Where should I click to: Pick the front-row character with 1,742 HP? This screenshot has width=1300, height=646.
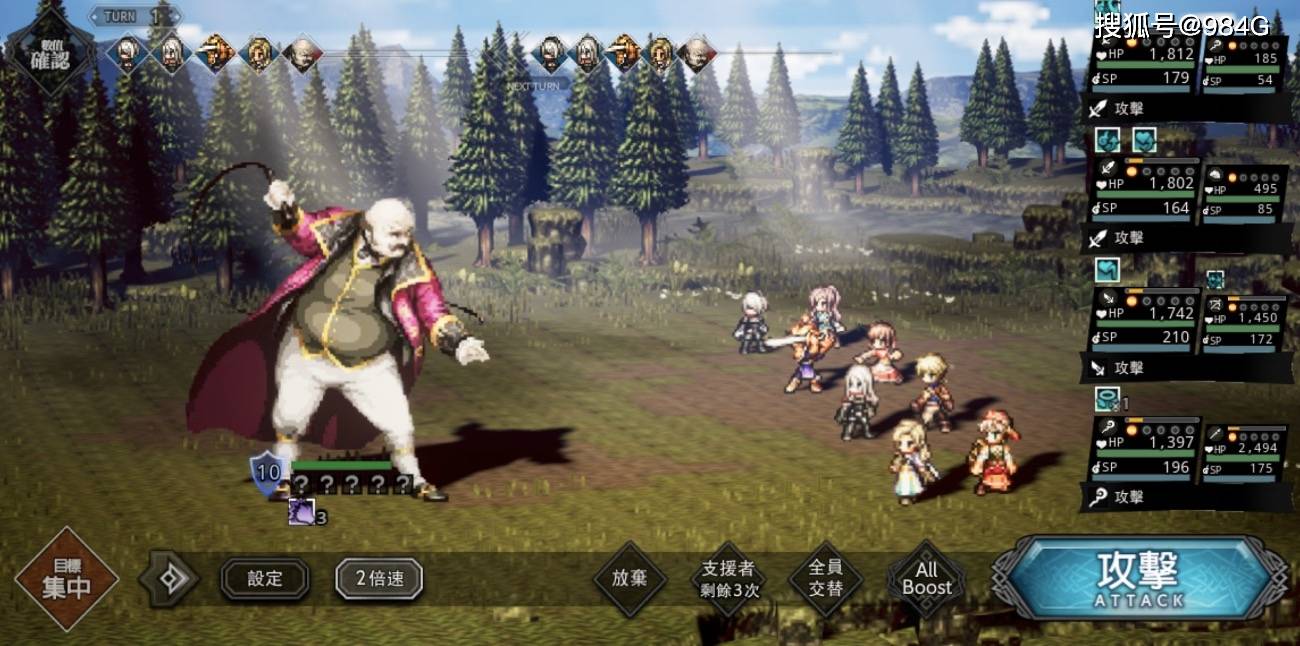click(x=1143, y=325)
